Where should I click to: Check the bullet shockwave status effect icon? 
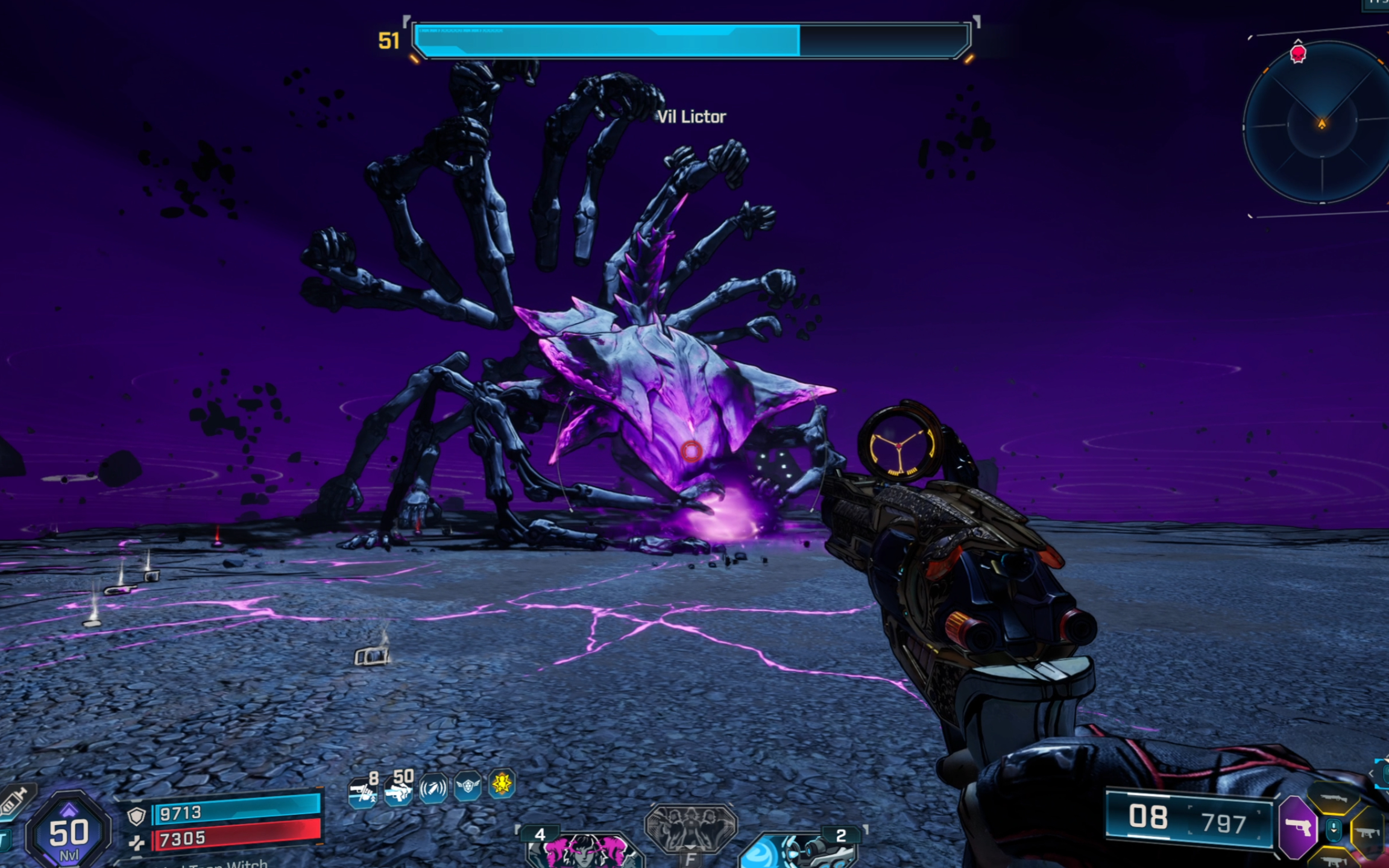coord(433,788)
